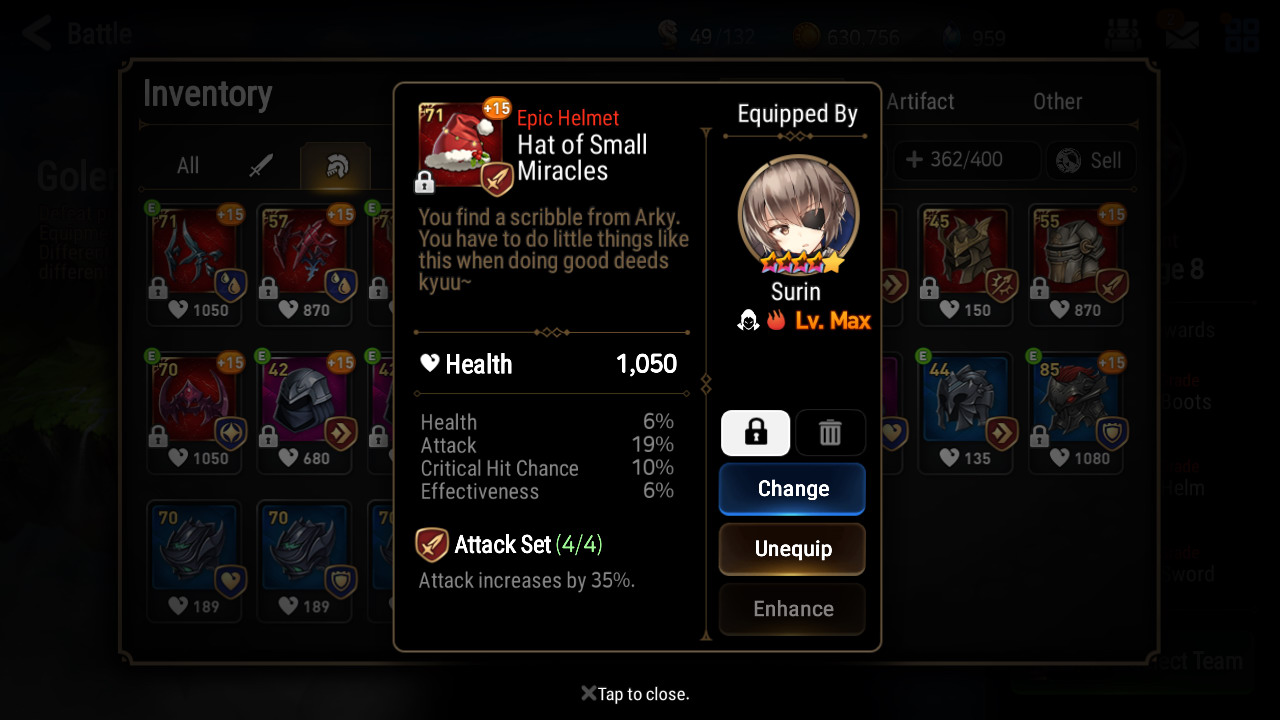The image size is (1280, 720).
Task: Delete item with trash can button
Action: tap(830, 433)
